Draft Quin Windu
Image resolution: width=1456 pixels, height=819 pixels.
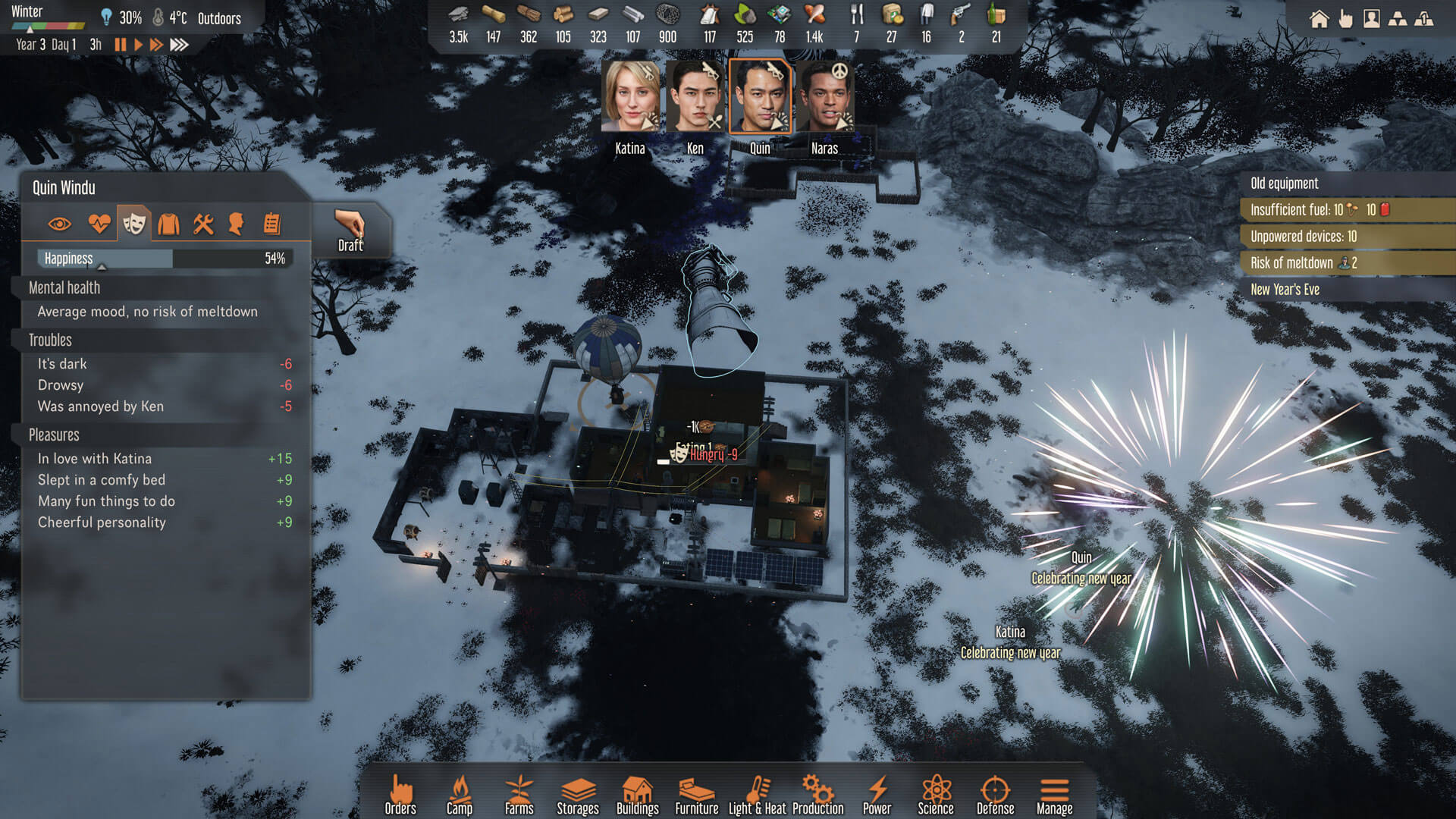[x=350, y=231]
